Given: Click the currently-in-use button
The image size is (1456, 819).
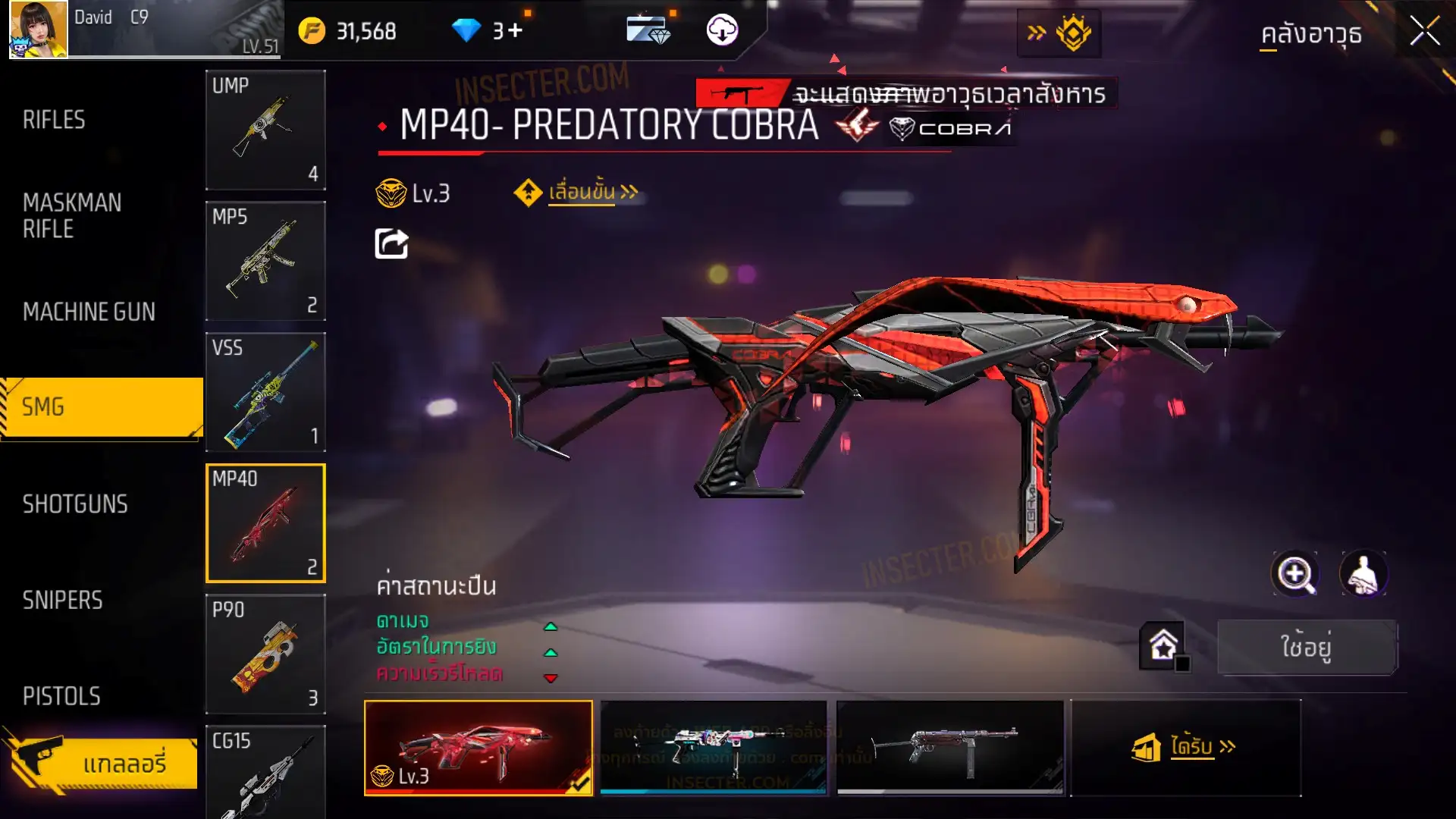Looking at the screenshot, I should tap(1307, 647).
